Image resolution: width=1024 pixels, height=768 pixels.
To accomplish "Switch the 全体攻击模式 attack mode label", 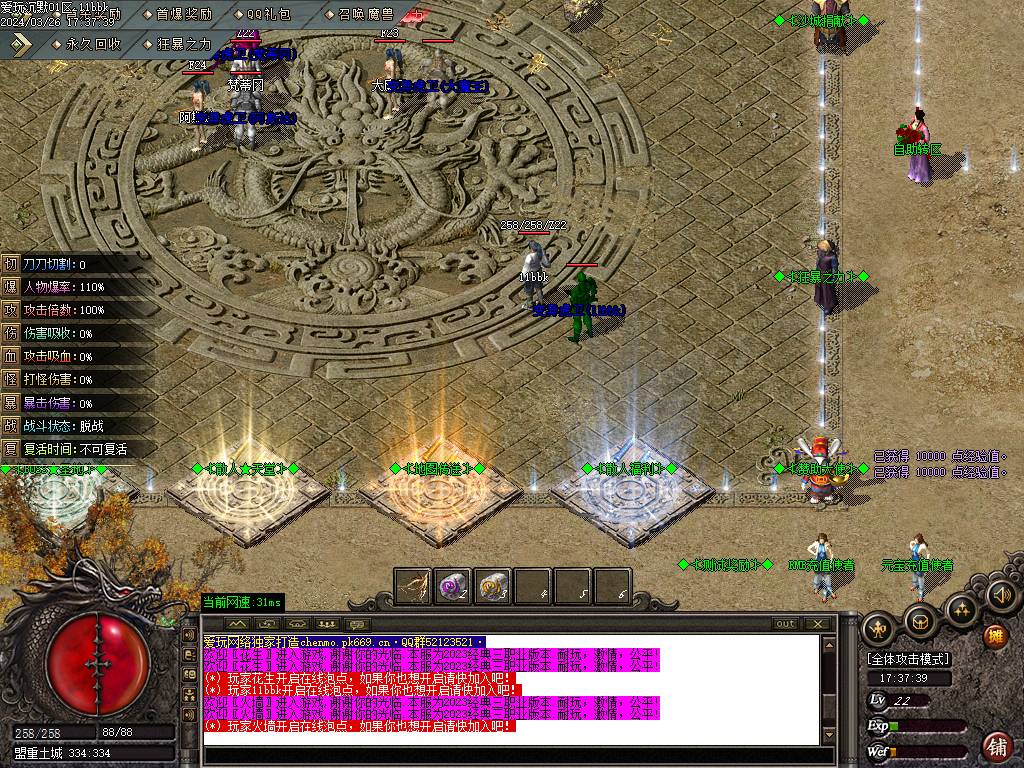I will coord(908,660).
